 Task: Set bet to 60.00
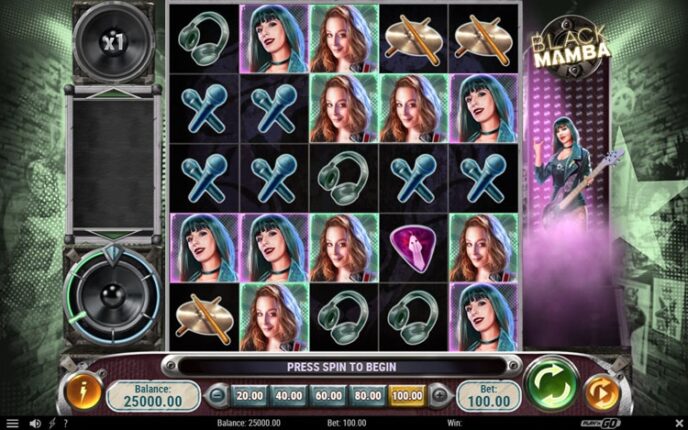pos(329,396)
